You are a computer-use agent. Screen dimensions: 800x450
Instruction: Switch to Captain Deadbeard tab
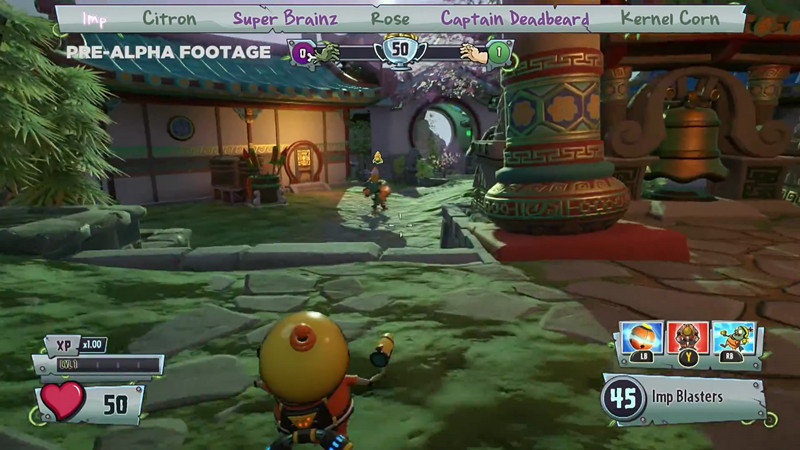(515, 19)
